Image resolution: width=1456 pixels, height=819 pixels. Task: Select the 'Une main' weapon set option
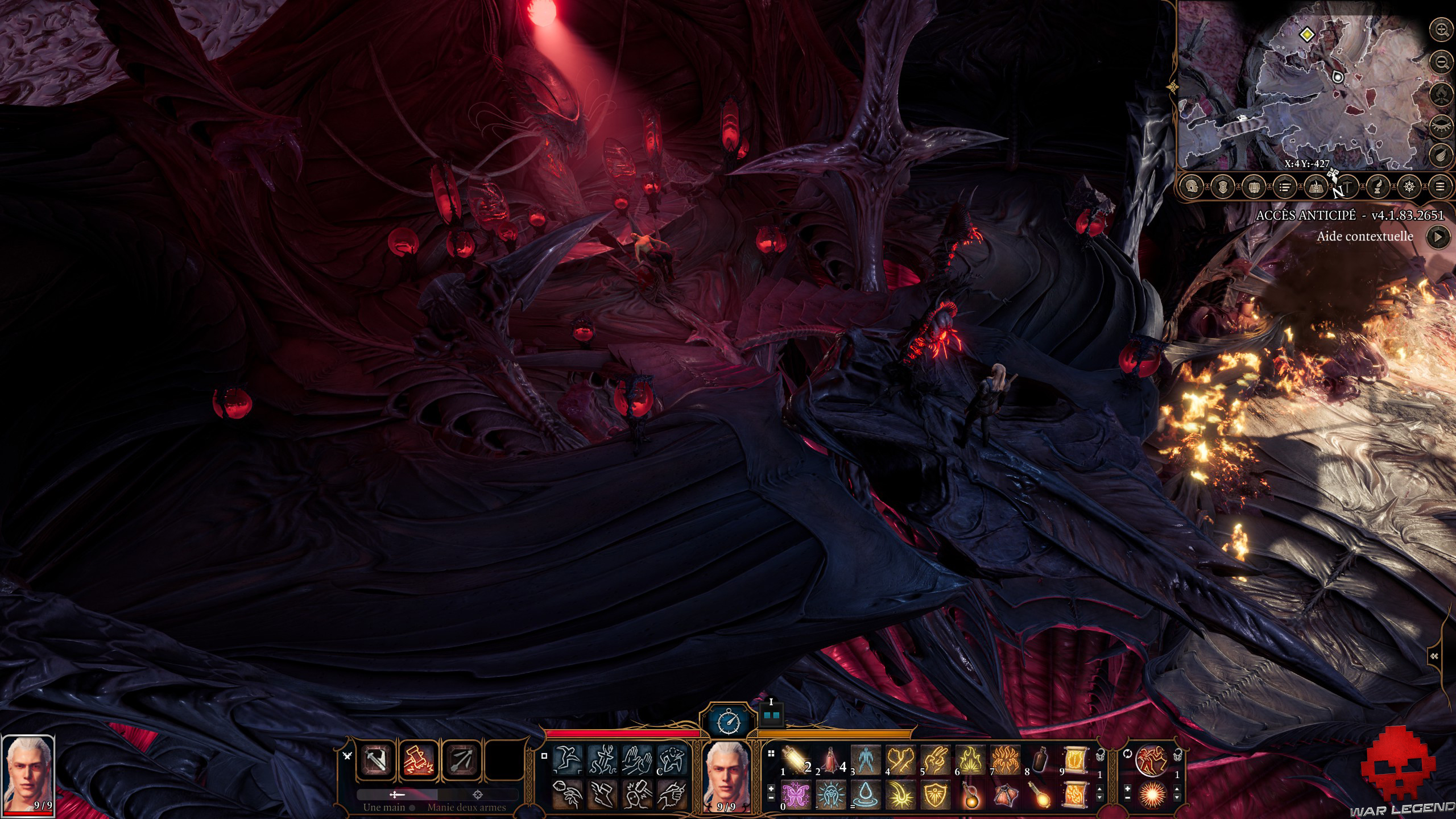[384, 807]
